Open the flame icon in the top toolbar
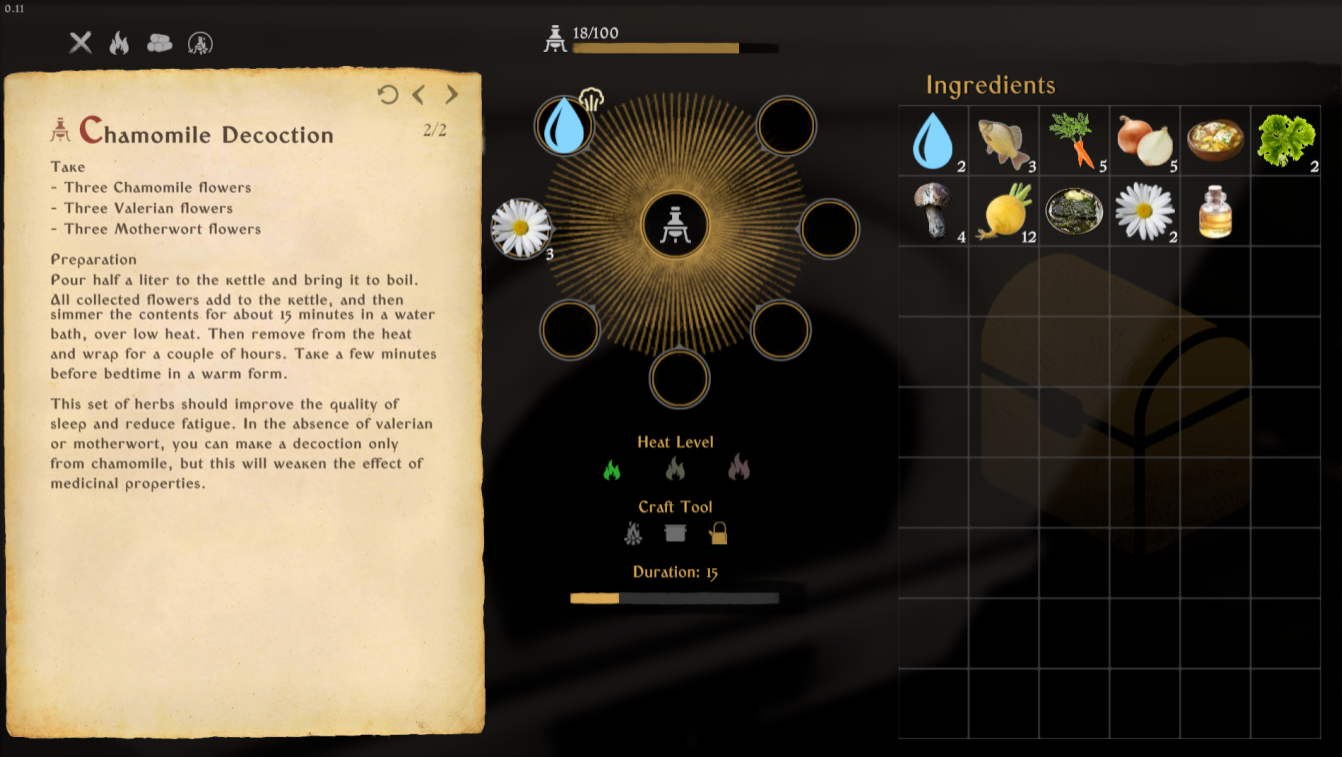This screenshot has height=757, width=1342. [119, 42]
